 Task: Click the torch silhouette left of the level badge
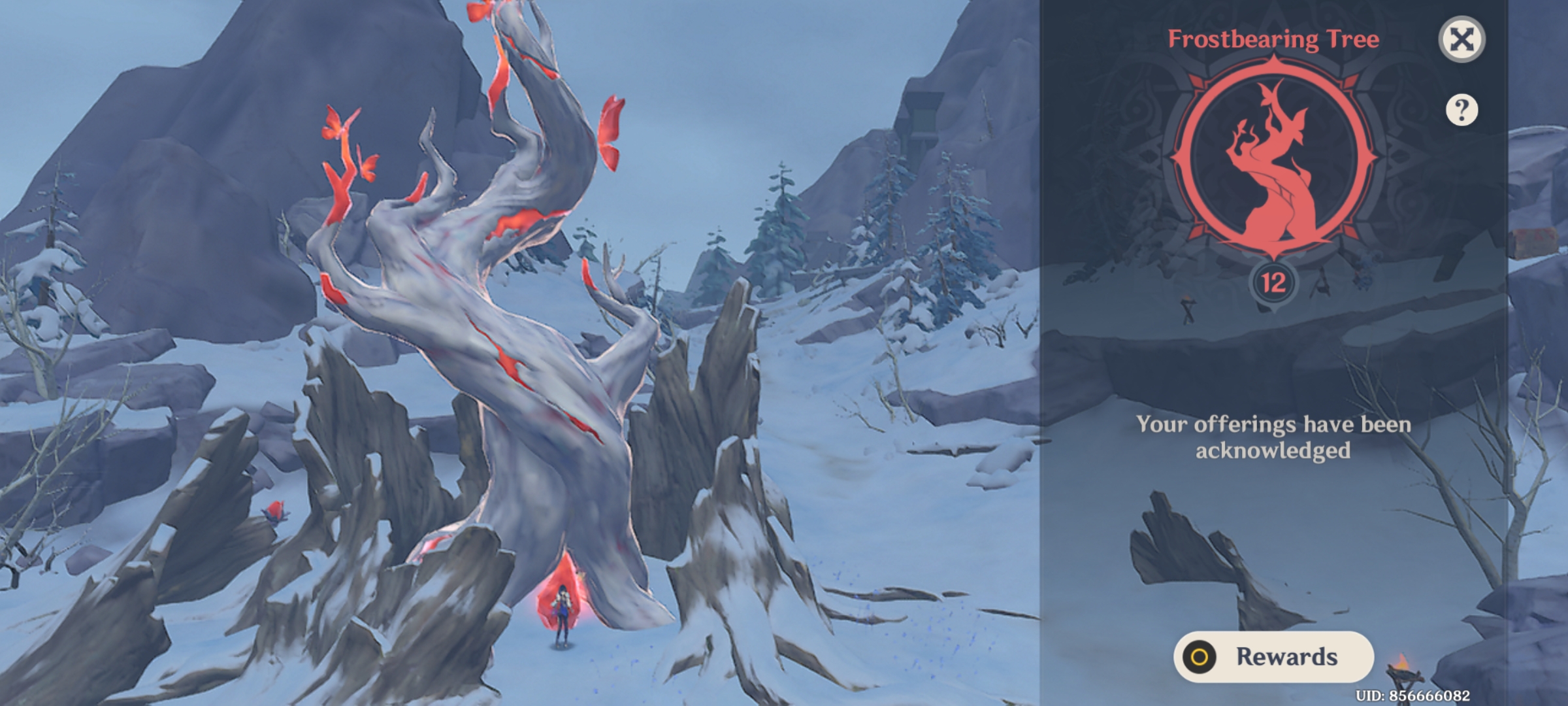point(1188,307)
